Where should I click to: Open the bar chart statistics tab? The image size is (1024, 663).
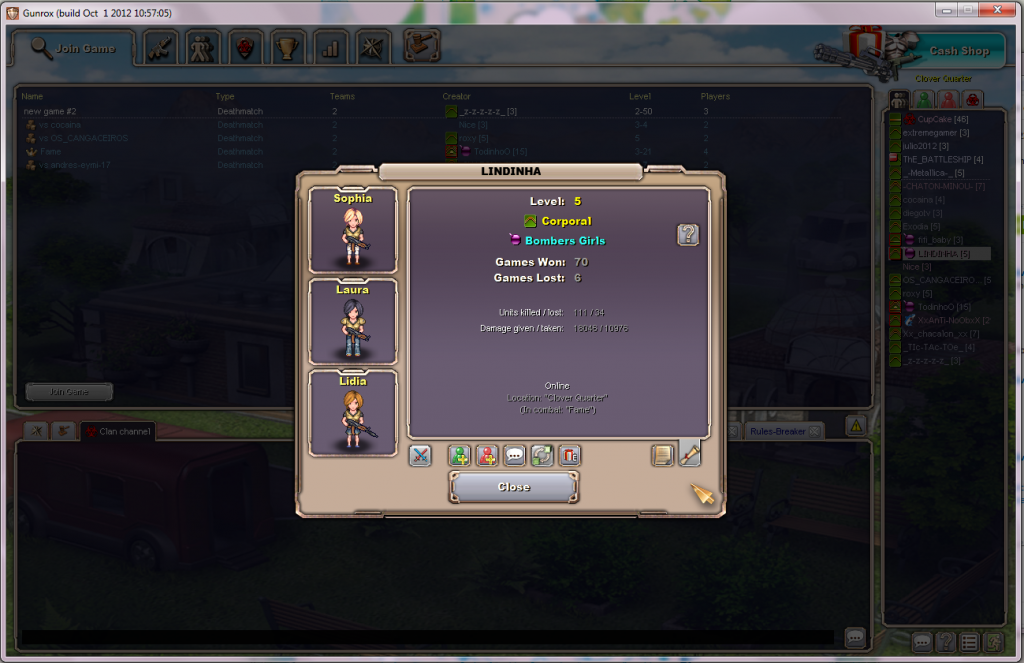(x=330, y=48)
